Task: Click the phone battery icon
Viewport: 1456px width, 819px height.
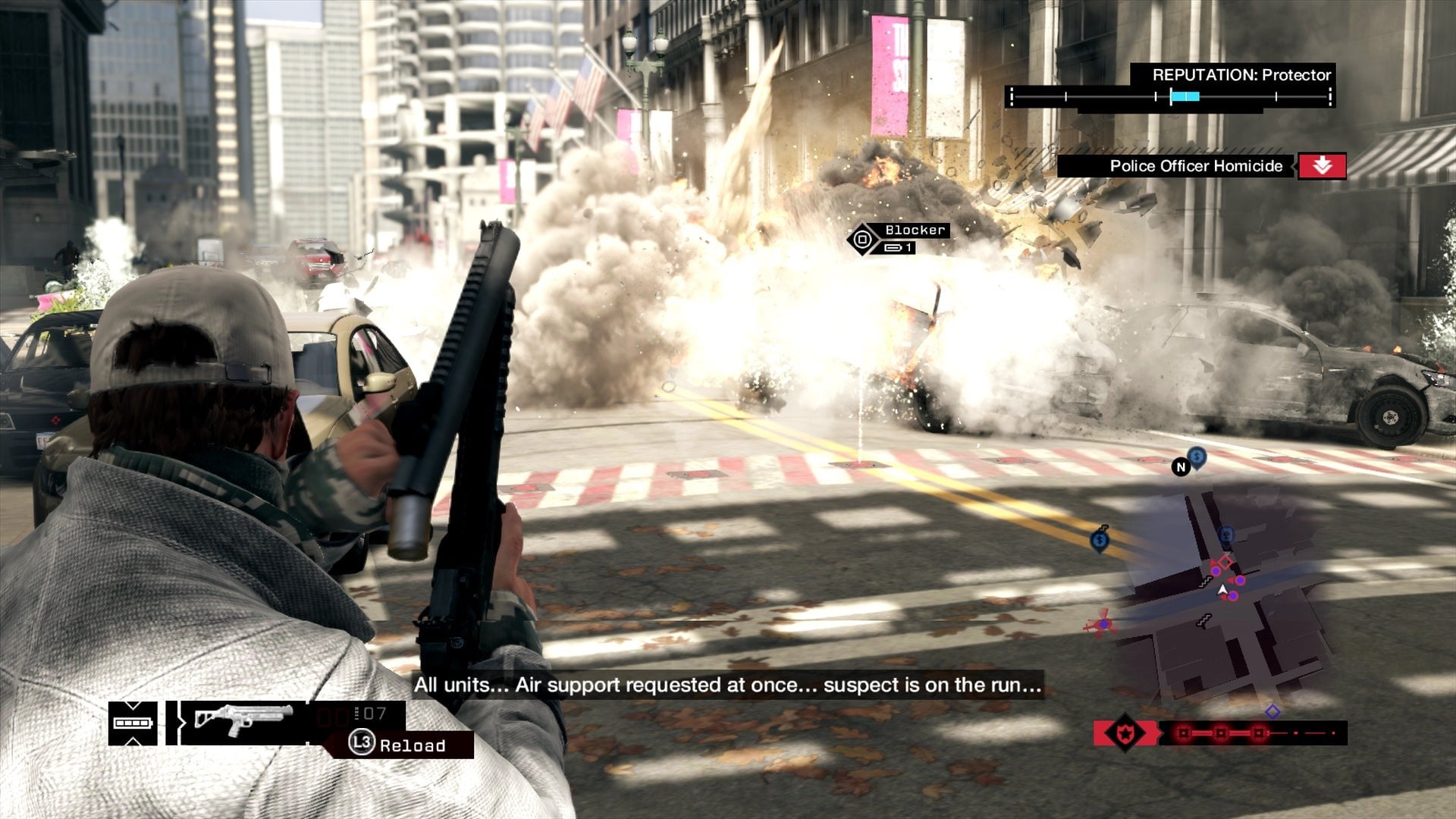Action: point(133,723)
